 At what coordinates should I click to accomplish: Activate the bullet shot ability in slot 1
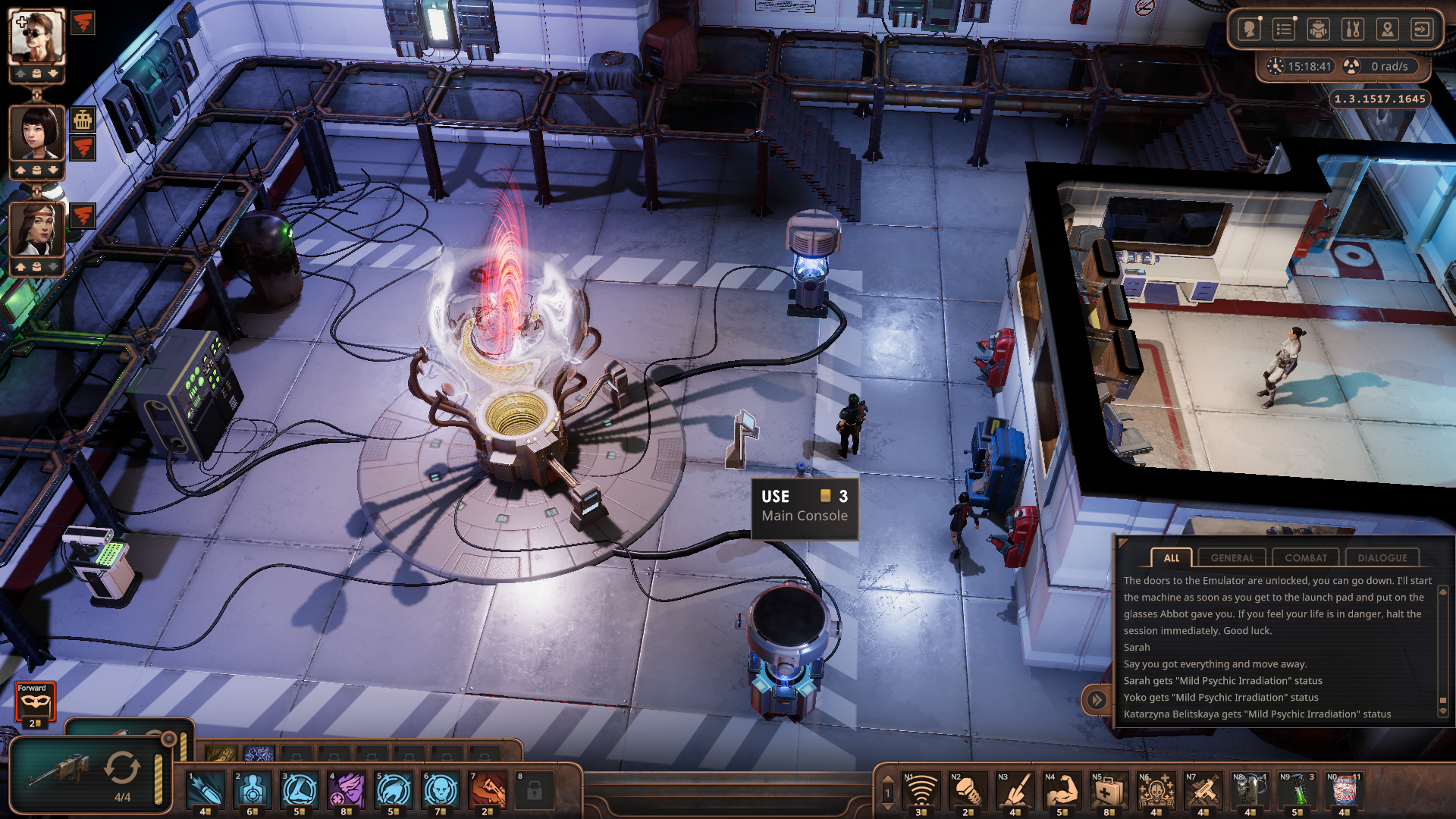[x=206, y=790]
